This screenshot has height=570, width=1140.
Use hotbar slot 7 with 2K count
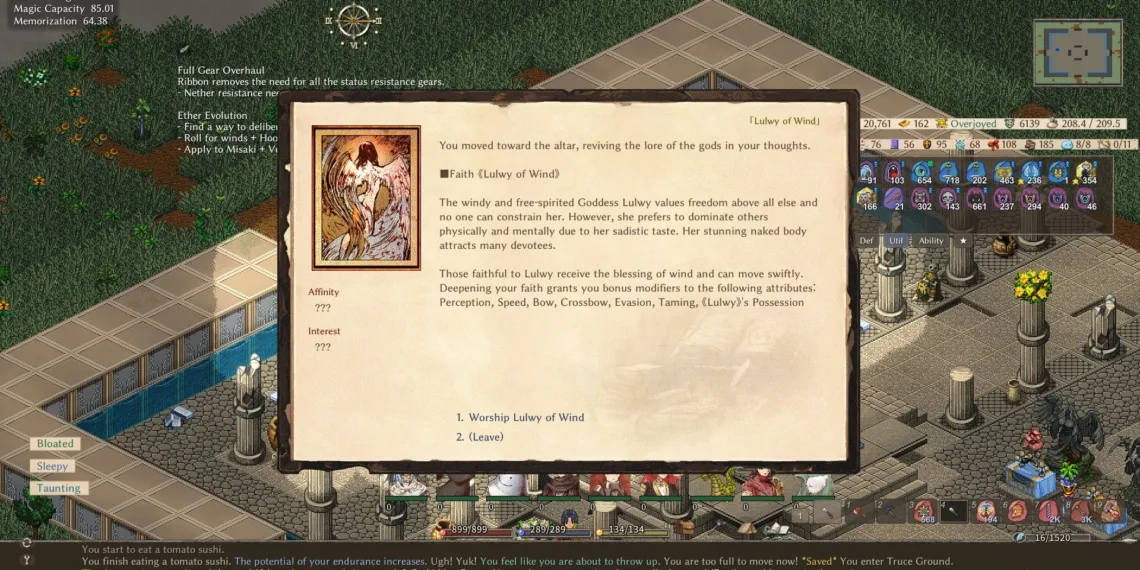1049,511
